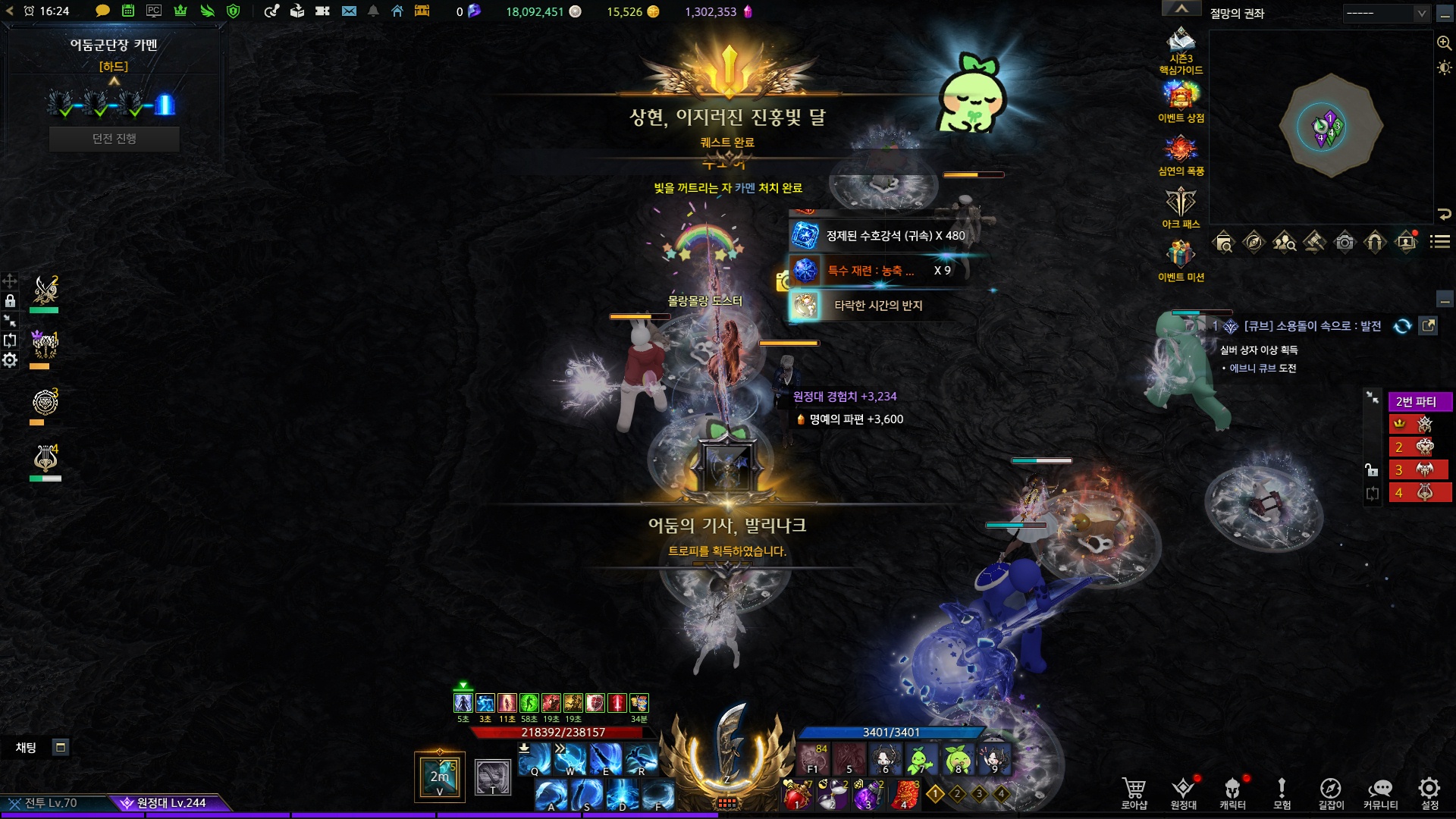Zoom the minimap with the magnifier button
Image resolution: width=1456 pixels, height=819 pixels.
click(1444, 43)
